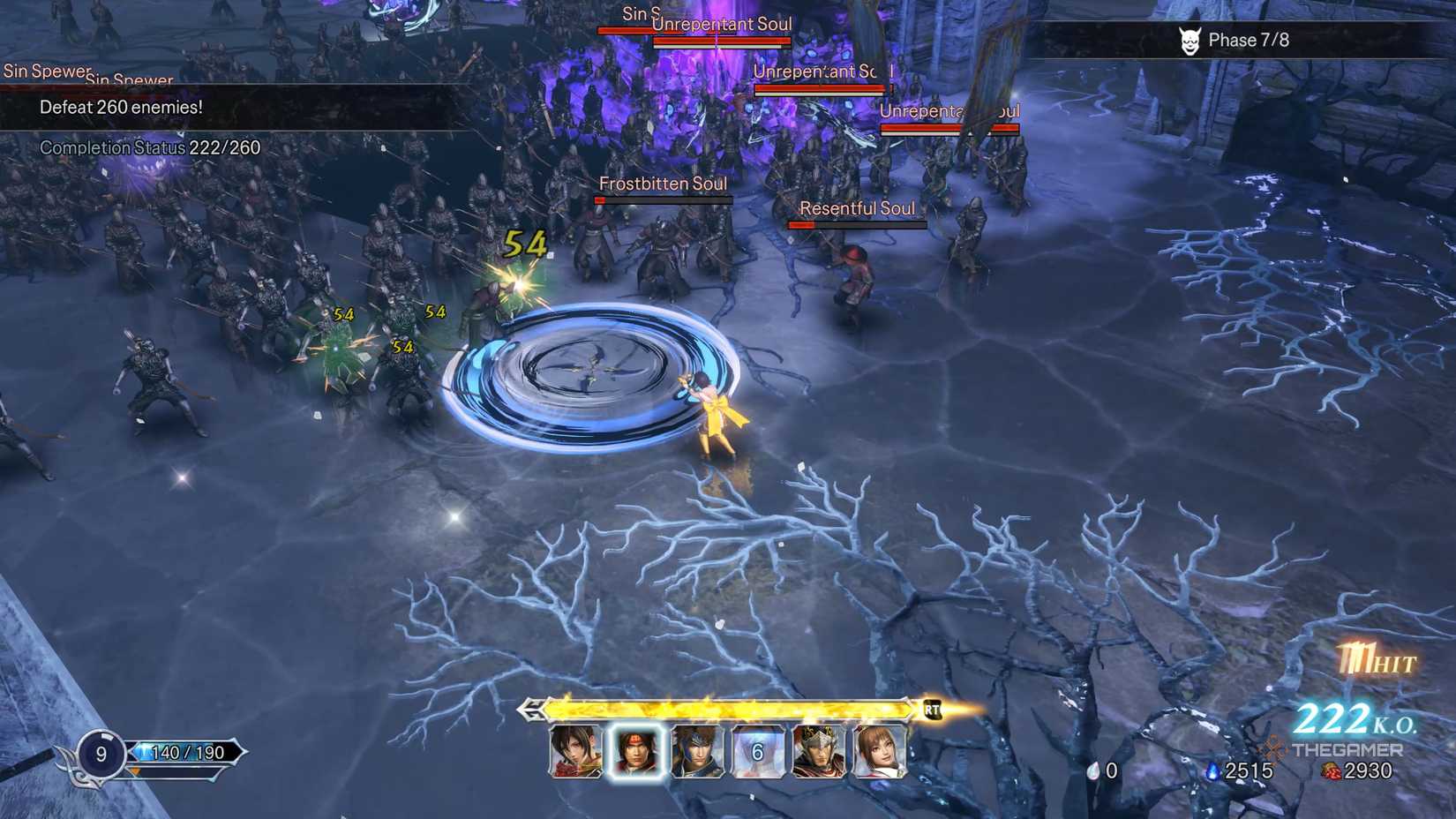
Task: Enable the glowing sixth character portrait of Lianshi
Action: coord(879,755)
